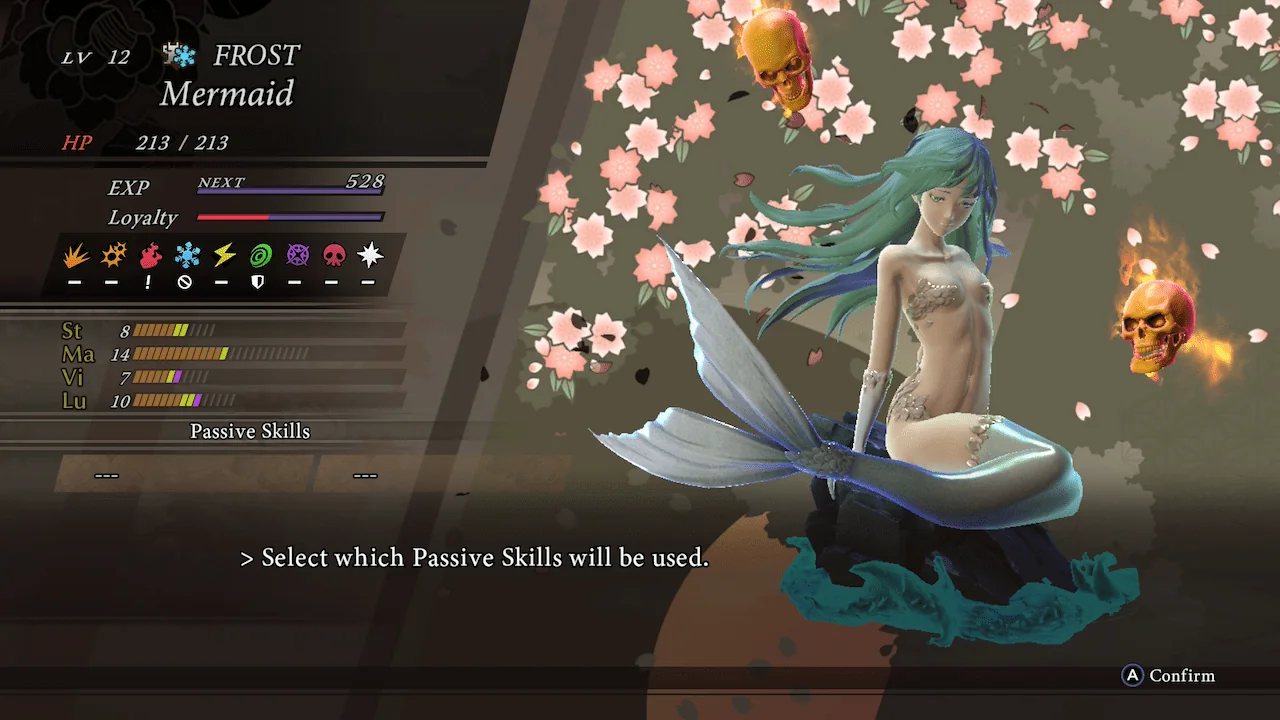Viewport: 1280px width, 720px height.
Task: Select the purple hexagram circle affinity icon
Action: pos(297,256)
